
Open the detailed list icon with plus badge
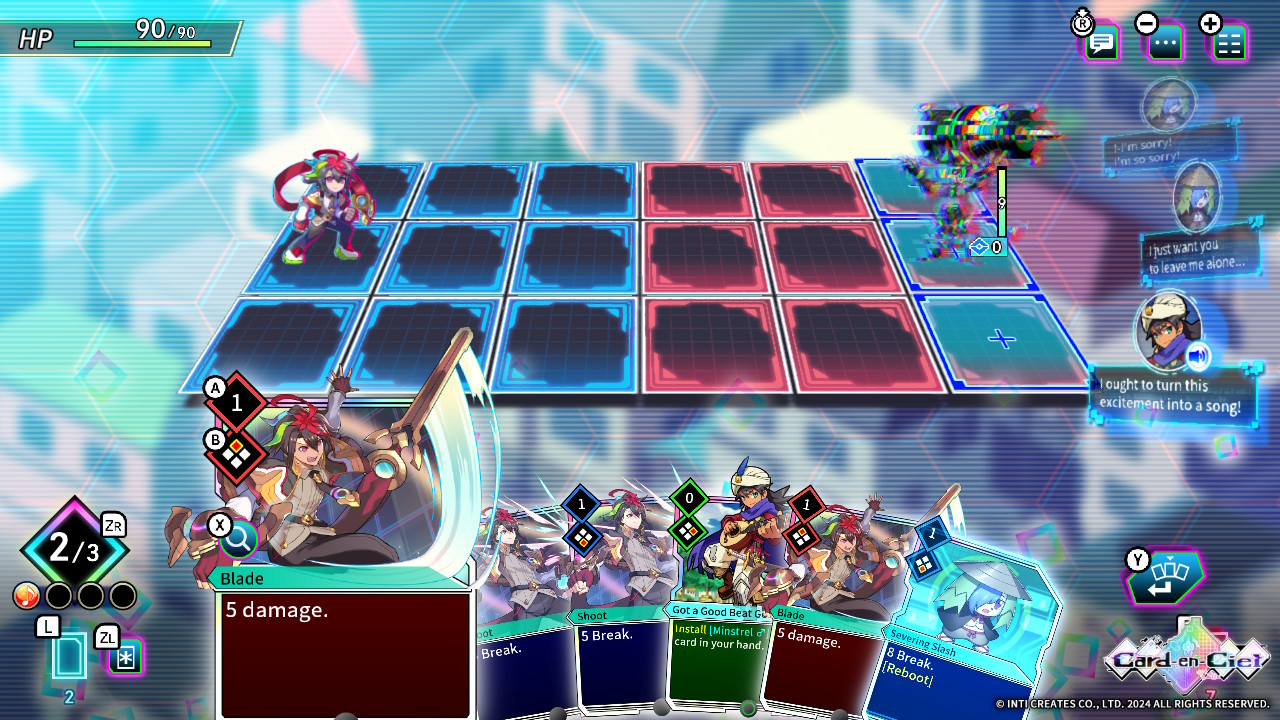point(1228,43)
